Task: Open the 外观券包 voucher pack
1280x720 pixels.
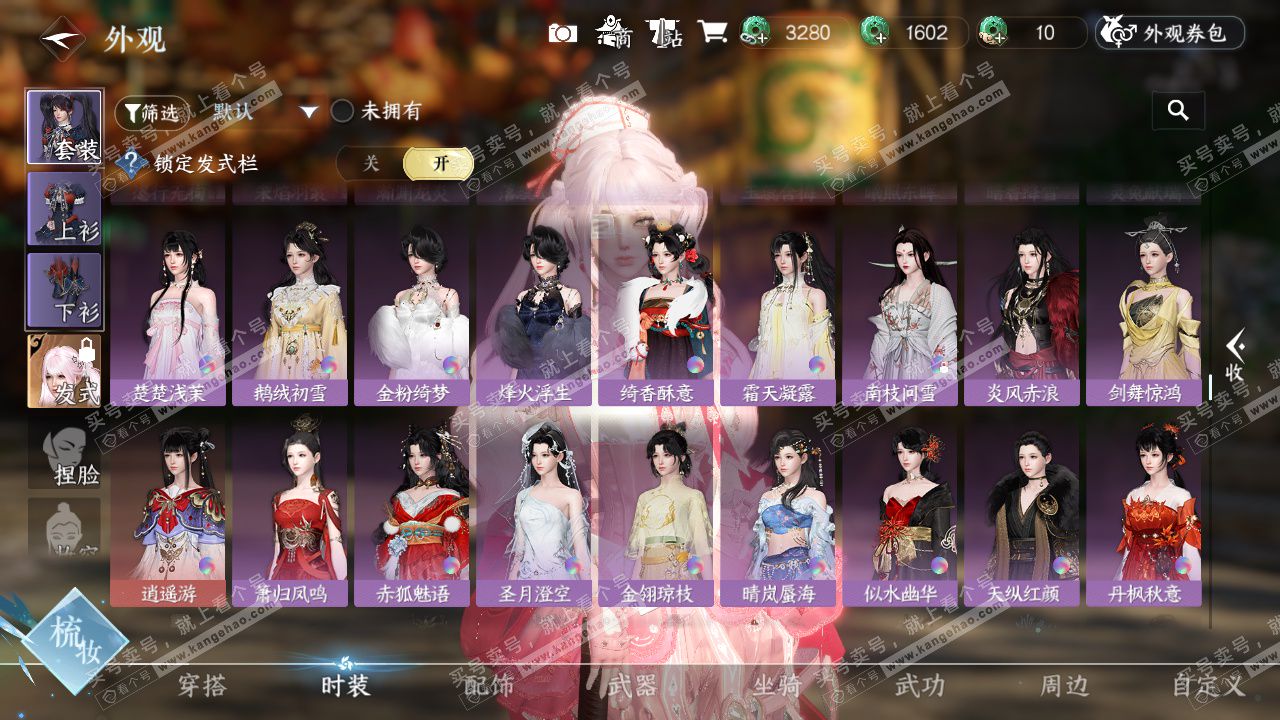Action: coord(1170,33)
